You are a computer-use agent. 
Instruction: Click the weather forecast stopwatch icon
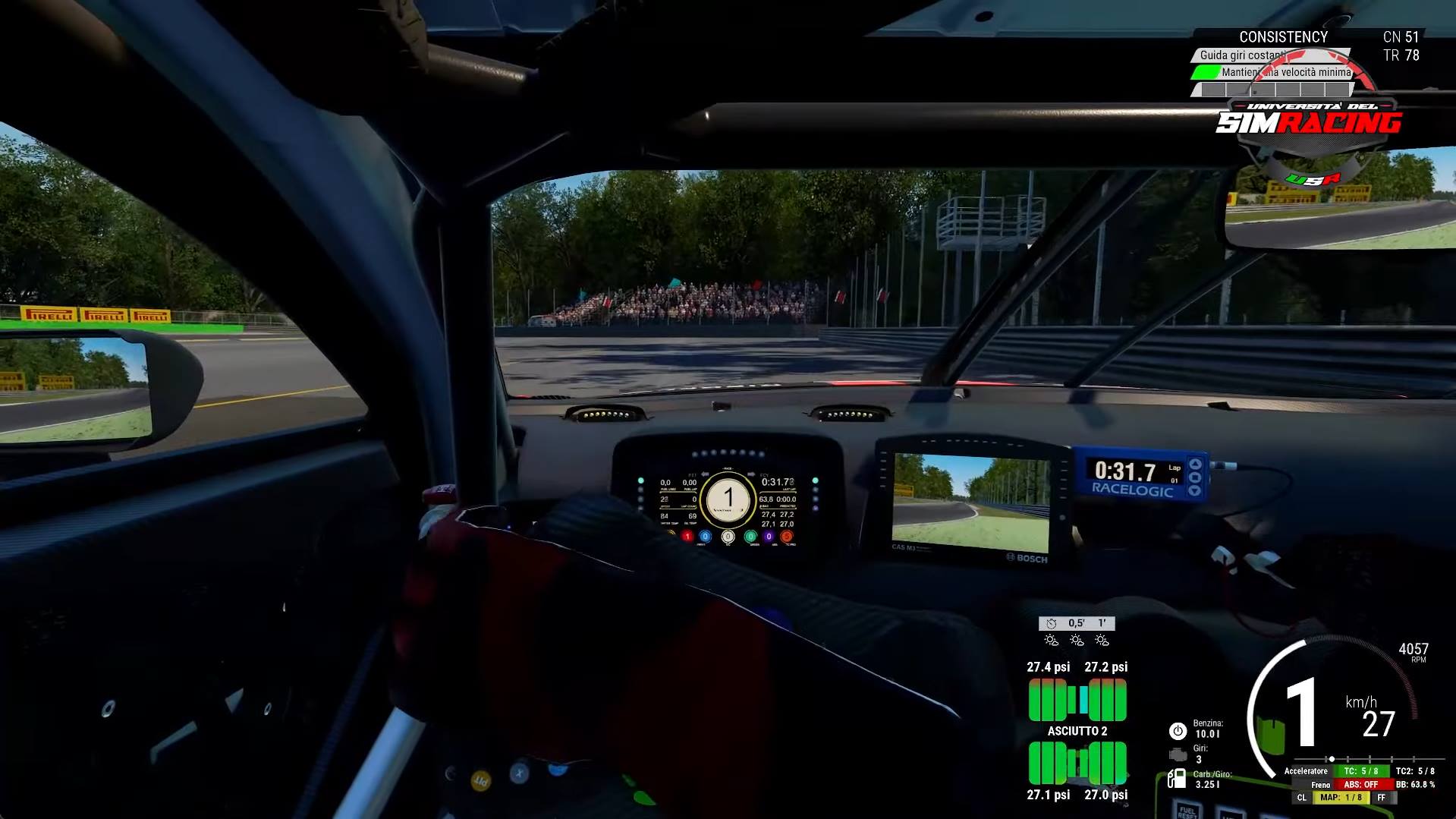click(1051, 623)
